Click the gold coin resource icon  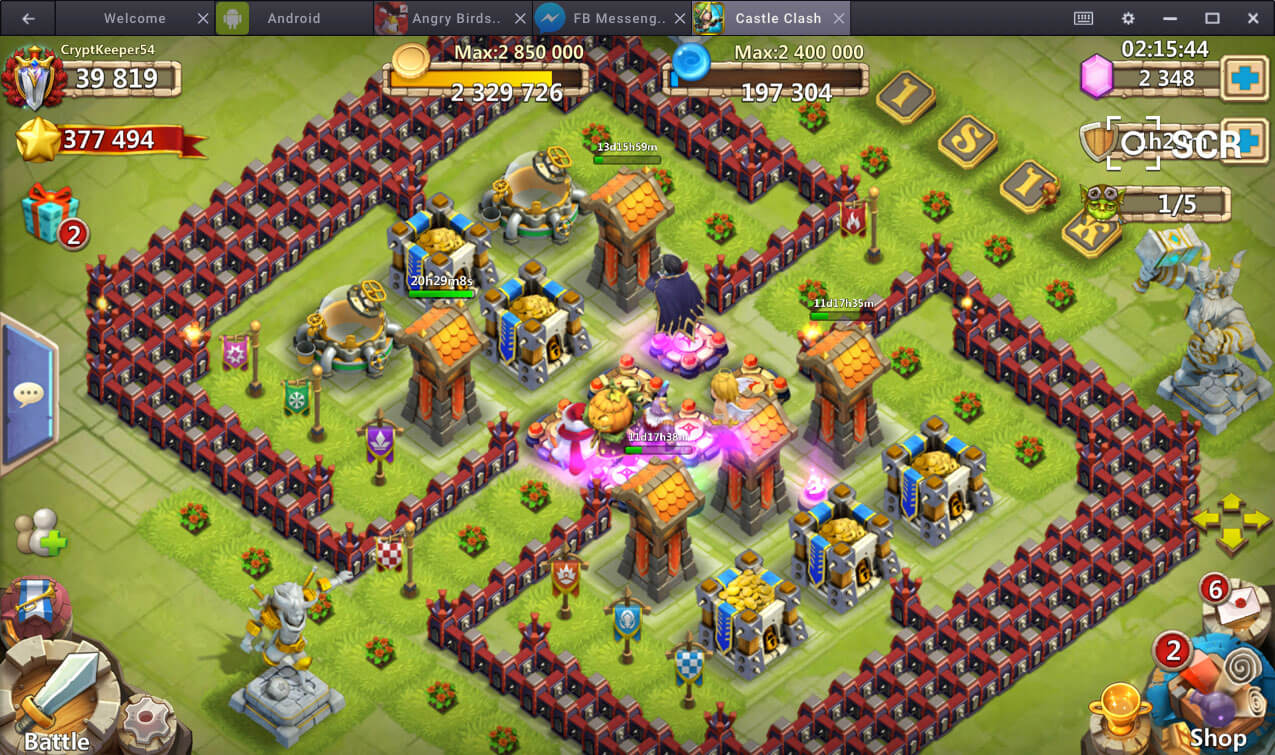tap(410, 62)
